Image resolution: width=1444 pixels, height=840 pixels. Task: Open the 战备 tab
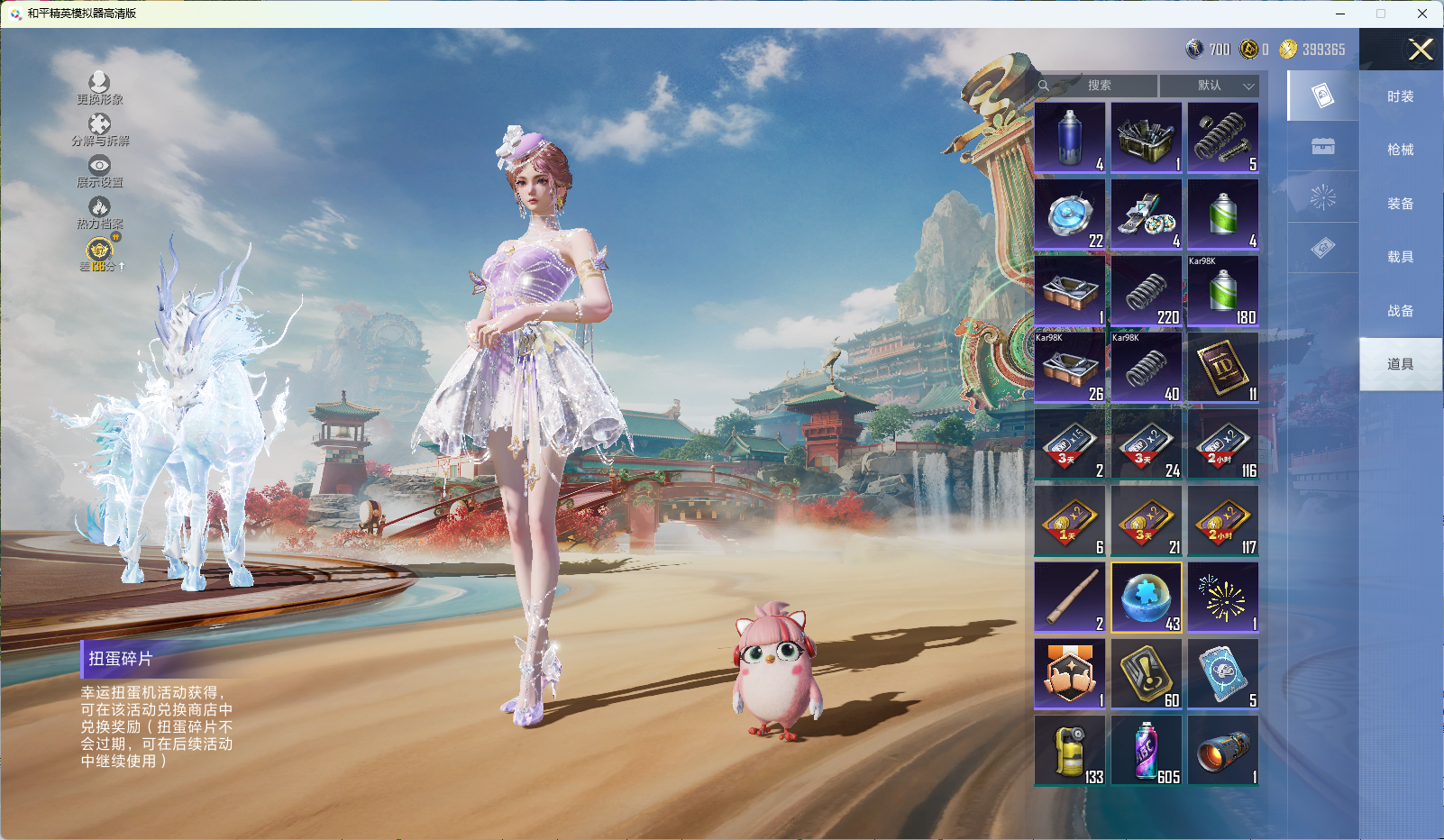(1400, 311)
